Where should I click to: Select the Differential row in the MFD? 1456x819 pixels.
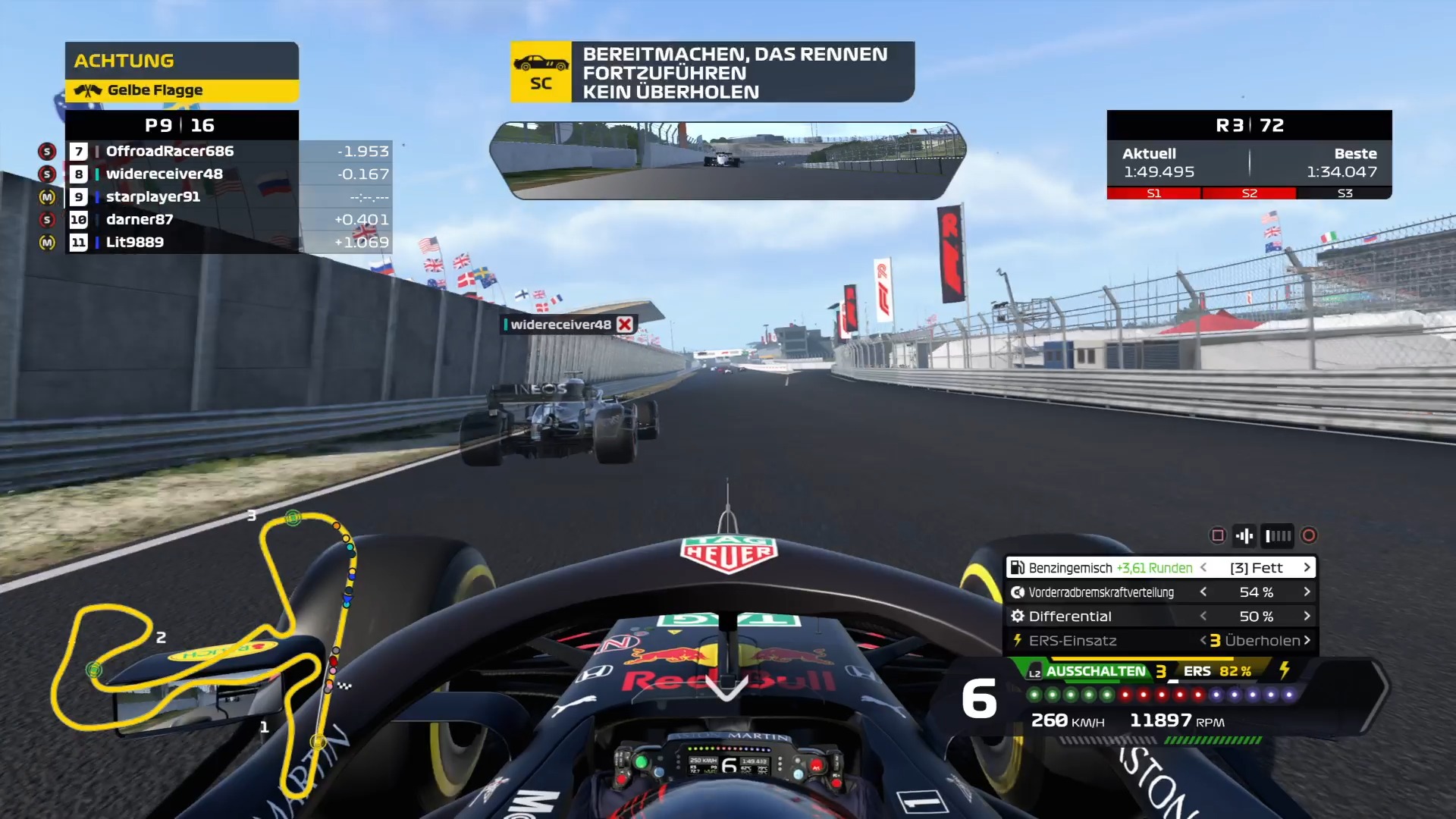coord(1071,616)
